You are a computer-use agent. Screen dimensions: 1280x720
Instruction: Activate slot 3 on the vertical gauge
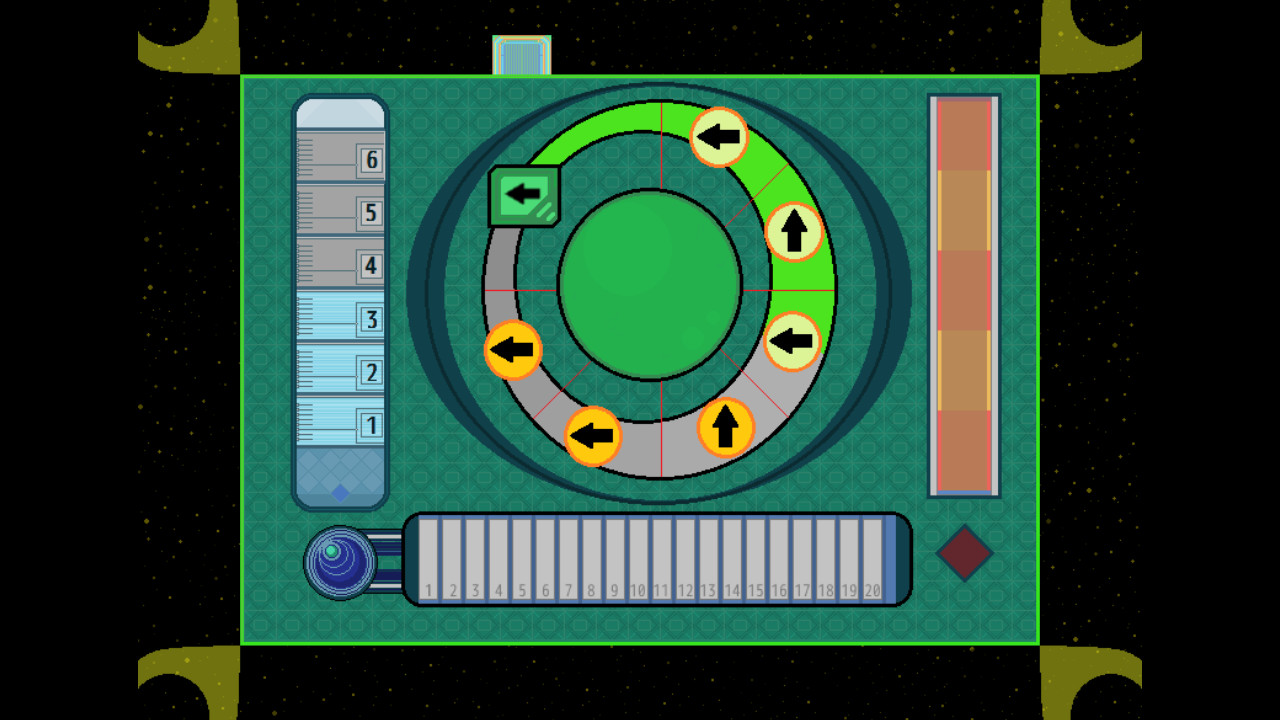pos(371,320)
